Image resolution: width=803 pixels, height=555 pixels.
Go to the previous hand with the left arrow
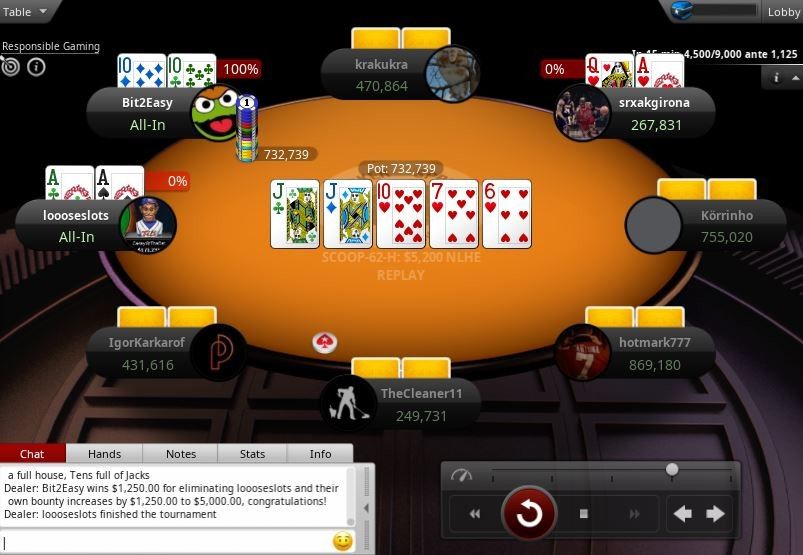click(683, 514)
